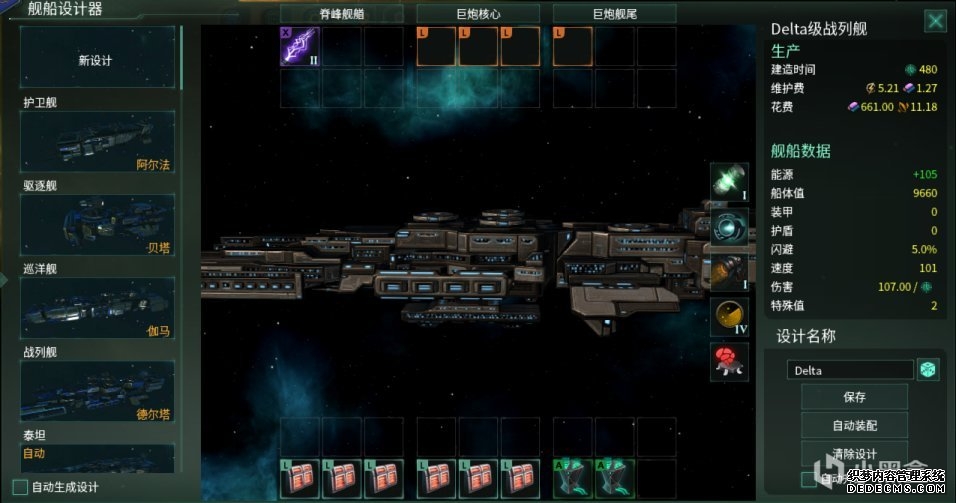956x503 pixels.
Task: Open the 脊峰舰船 bow section selector
Action: [x=342, y=14]
